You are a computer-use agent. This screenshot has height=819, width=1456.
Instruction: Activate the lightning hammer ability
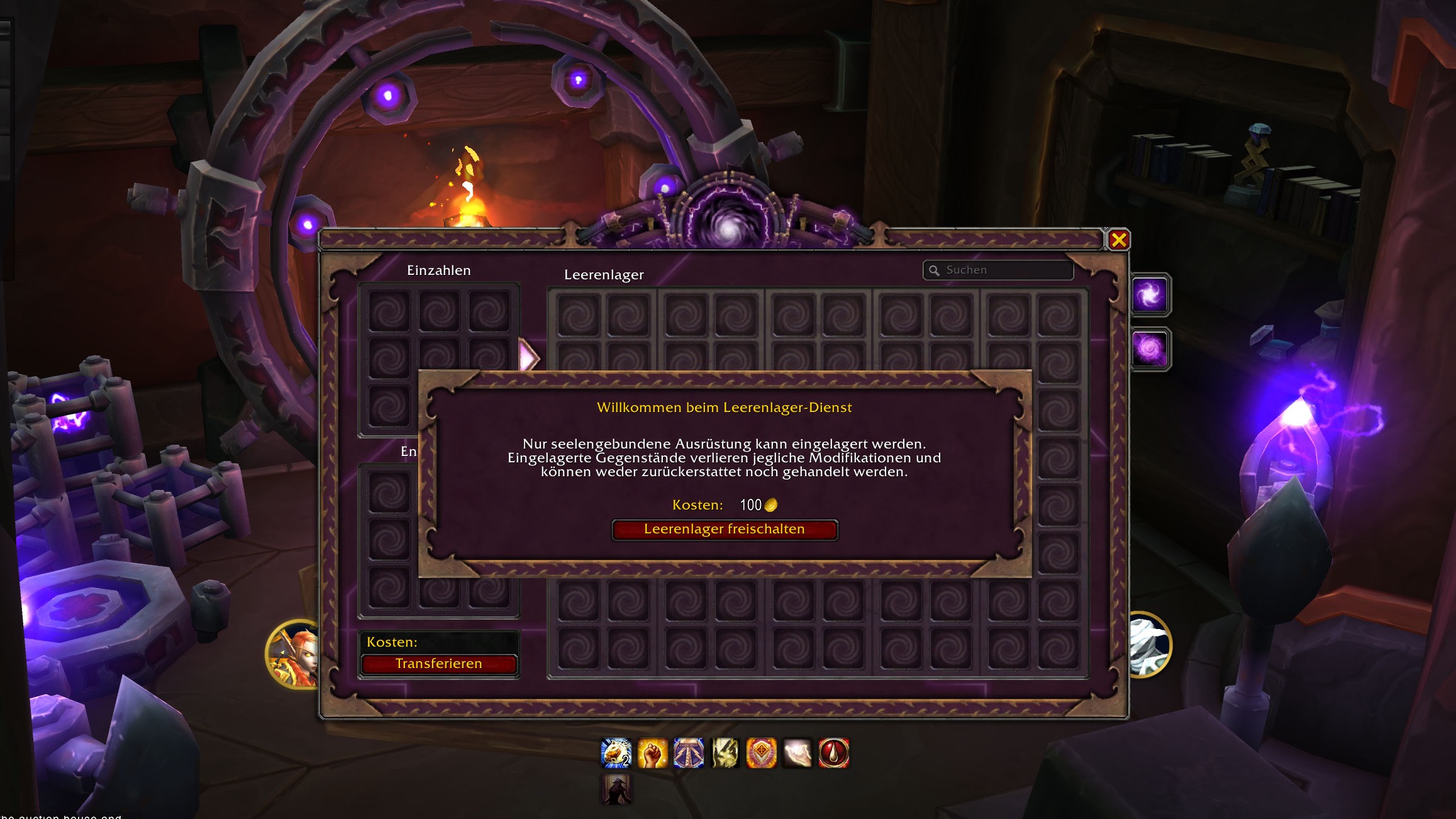click(689, 753)
